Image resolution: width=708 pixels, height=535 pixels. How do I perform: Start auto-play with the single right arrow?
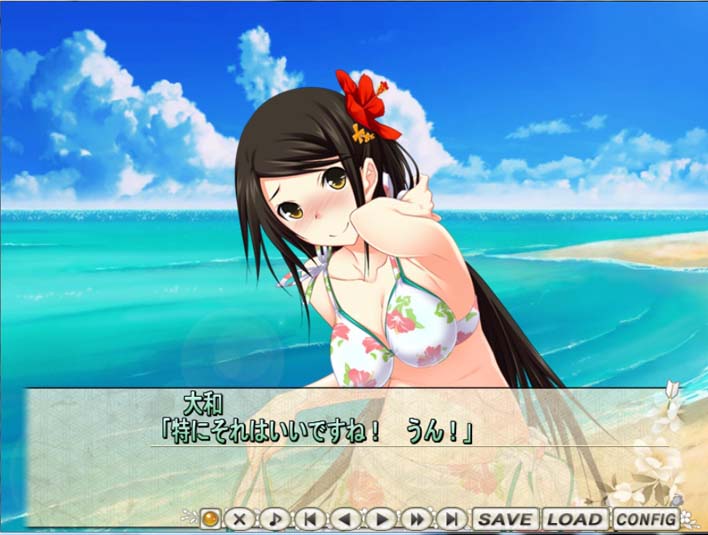[x=381, y=519]
